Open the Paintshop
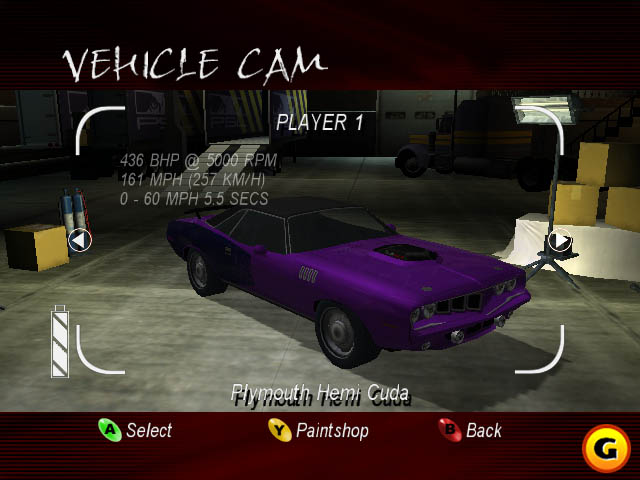This screenshot has height=480, width=640. [319, 431]
